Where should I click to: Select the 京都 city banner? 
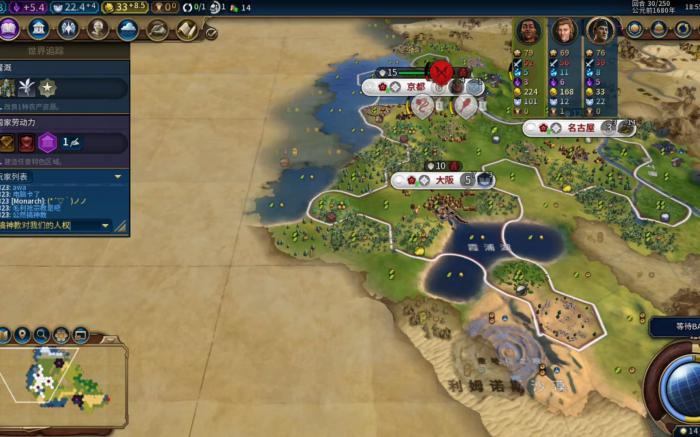pyautogui.click(x=416, y=87)
